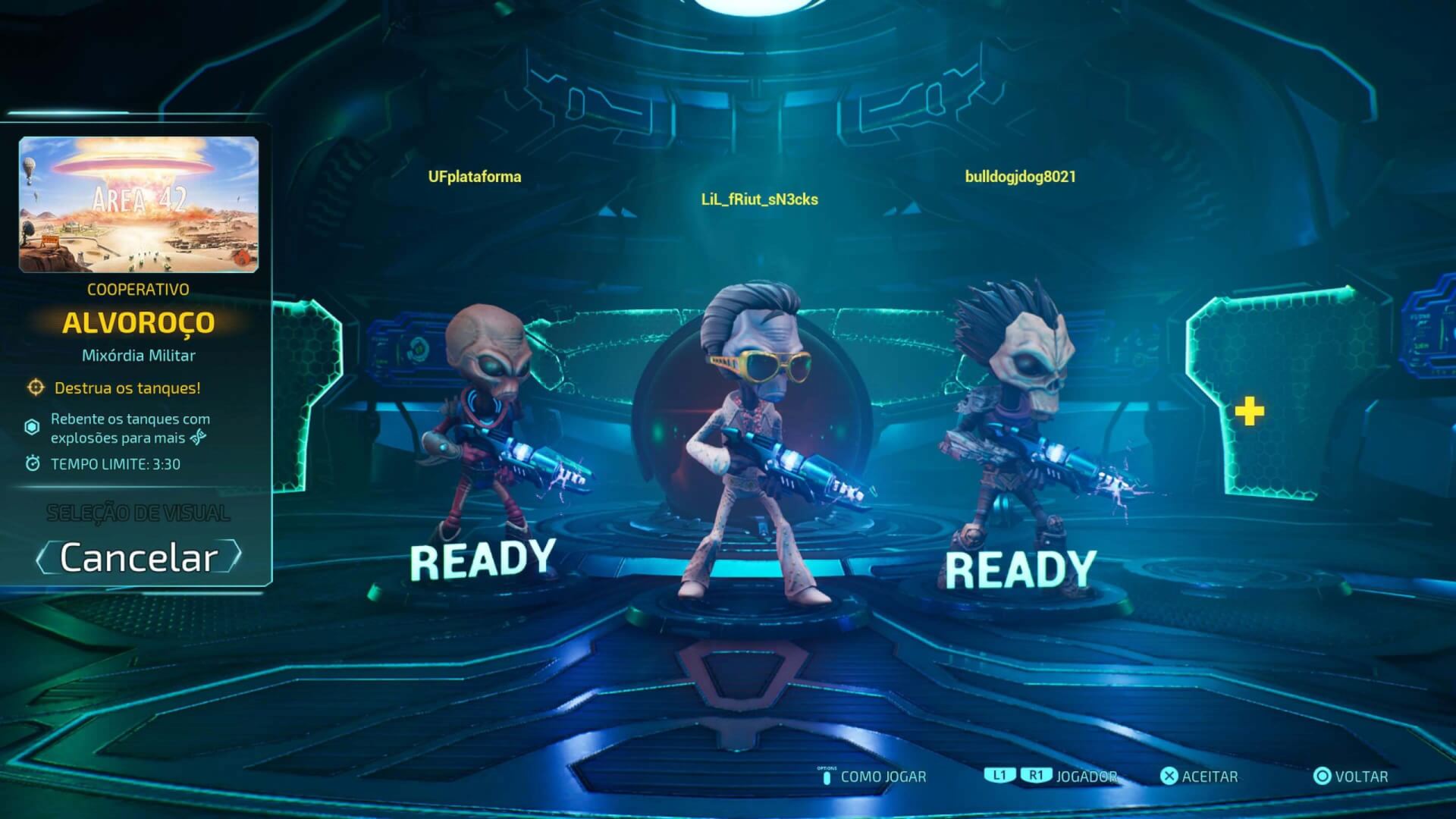
Task: Select the Area 42 map thumbnail
Action: click(x=139, y=204)
